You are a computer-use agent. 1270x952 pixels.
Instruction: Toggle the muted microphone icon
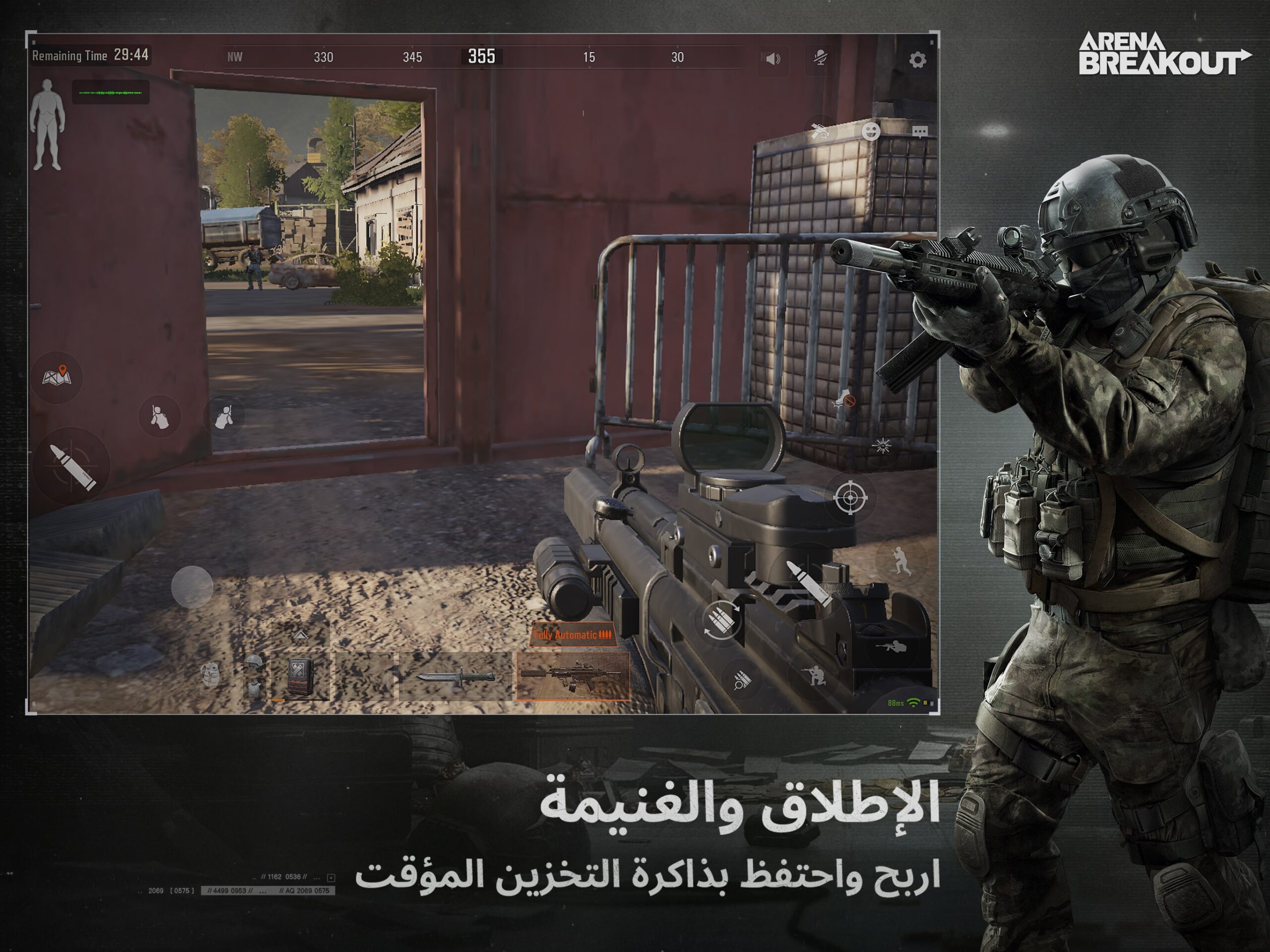(x=821, y=58)
